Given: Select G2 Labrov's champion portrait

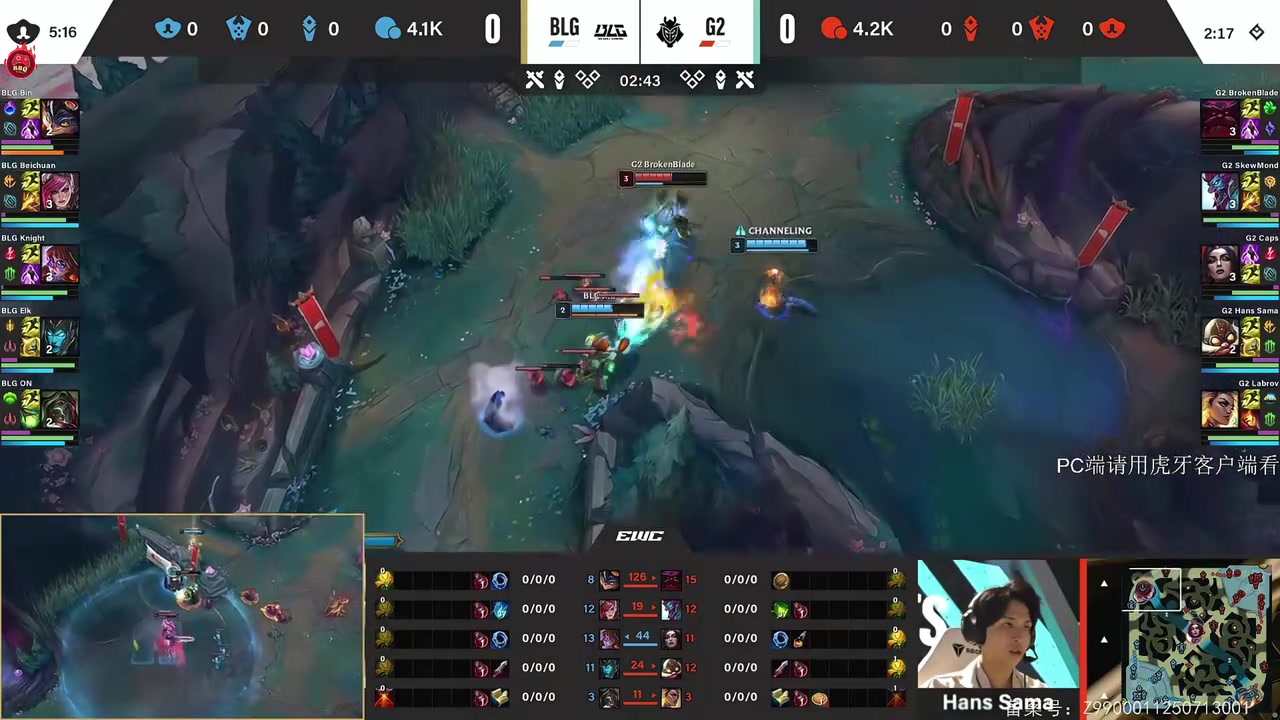Looking at the screenshot, I should [1219, 410].
